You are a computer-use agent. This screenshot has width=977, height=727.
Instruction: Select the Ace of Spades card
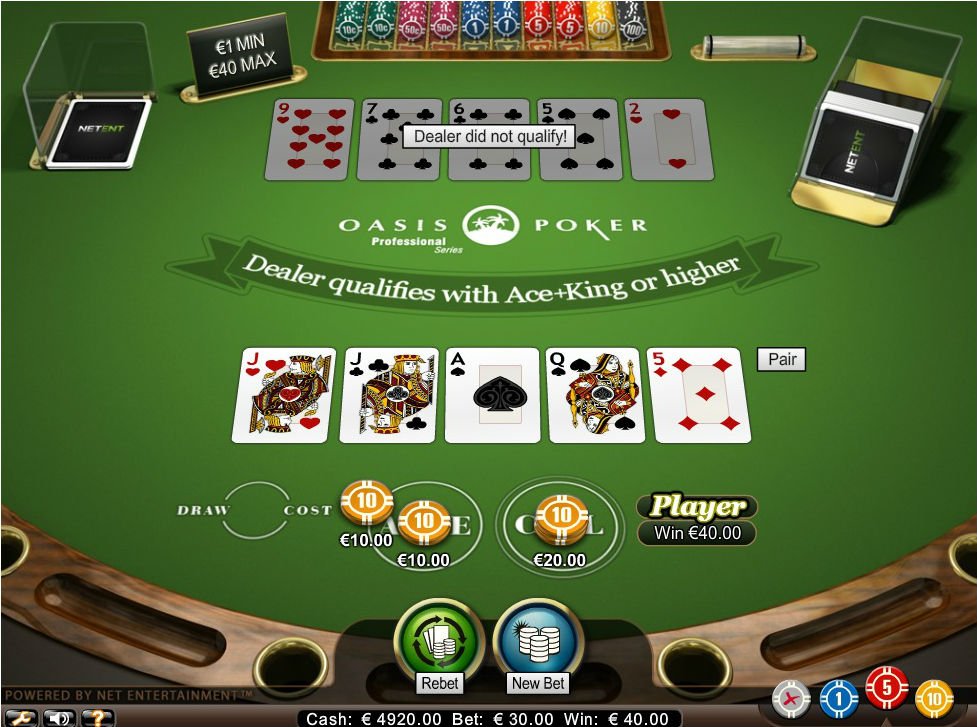pyautogui.click(x=494, y=395)
